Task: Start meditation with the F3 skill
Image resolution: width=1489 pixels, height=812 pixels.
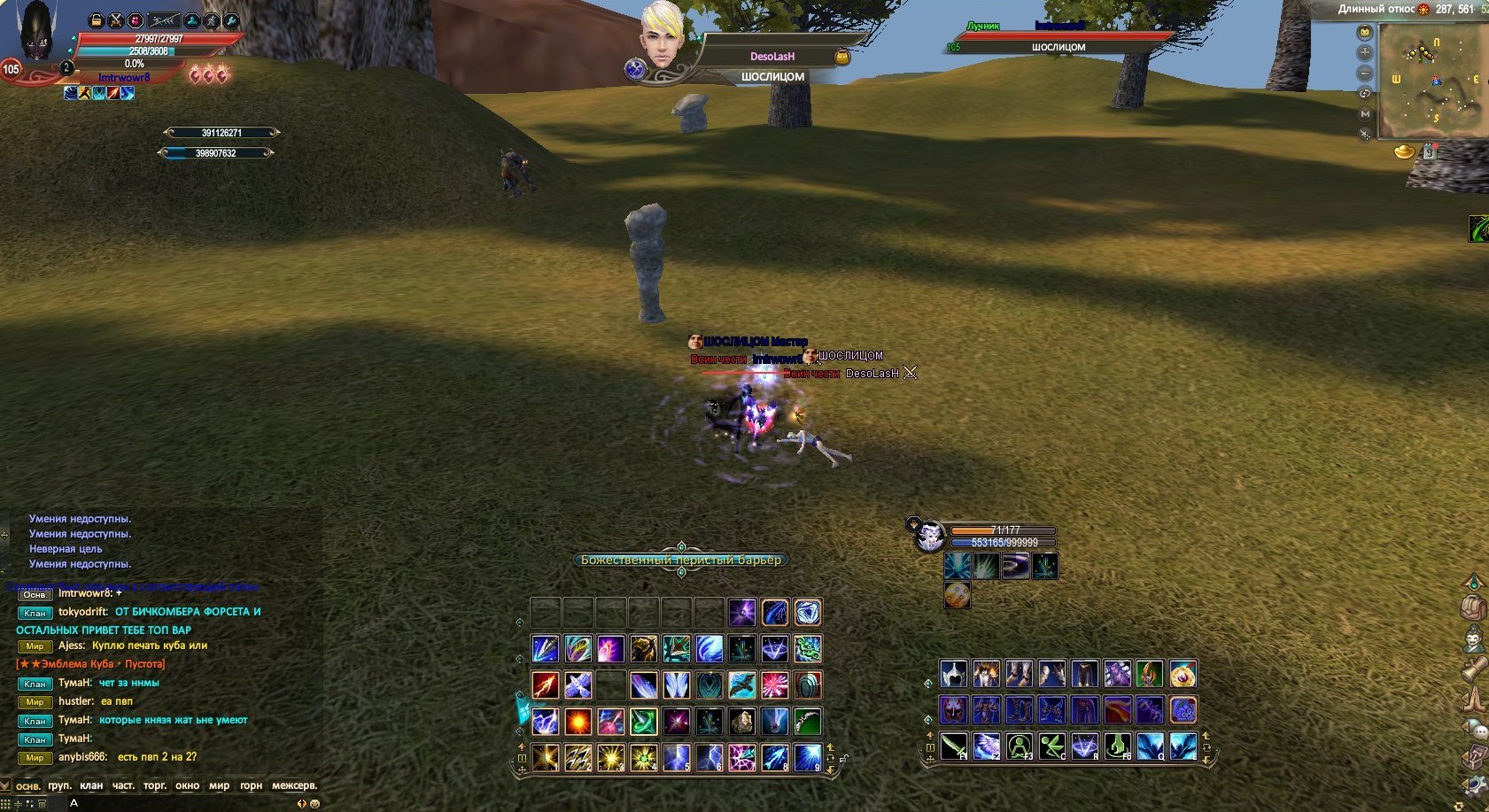Action: coord(1019,746)
